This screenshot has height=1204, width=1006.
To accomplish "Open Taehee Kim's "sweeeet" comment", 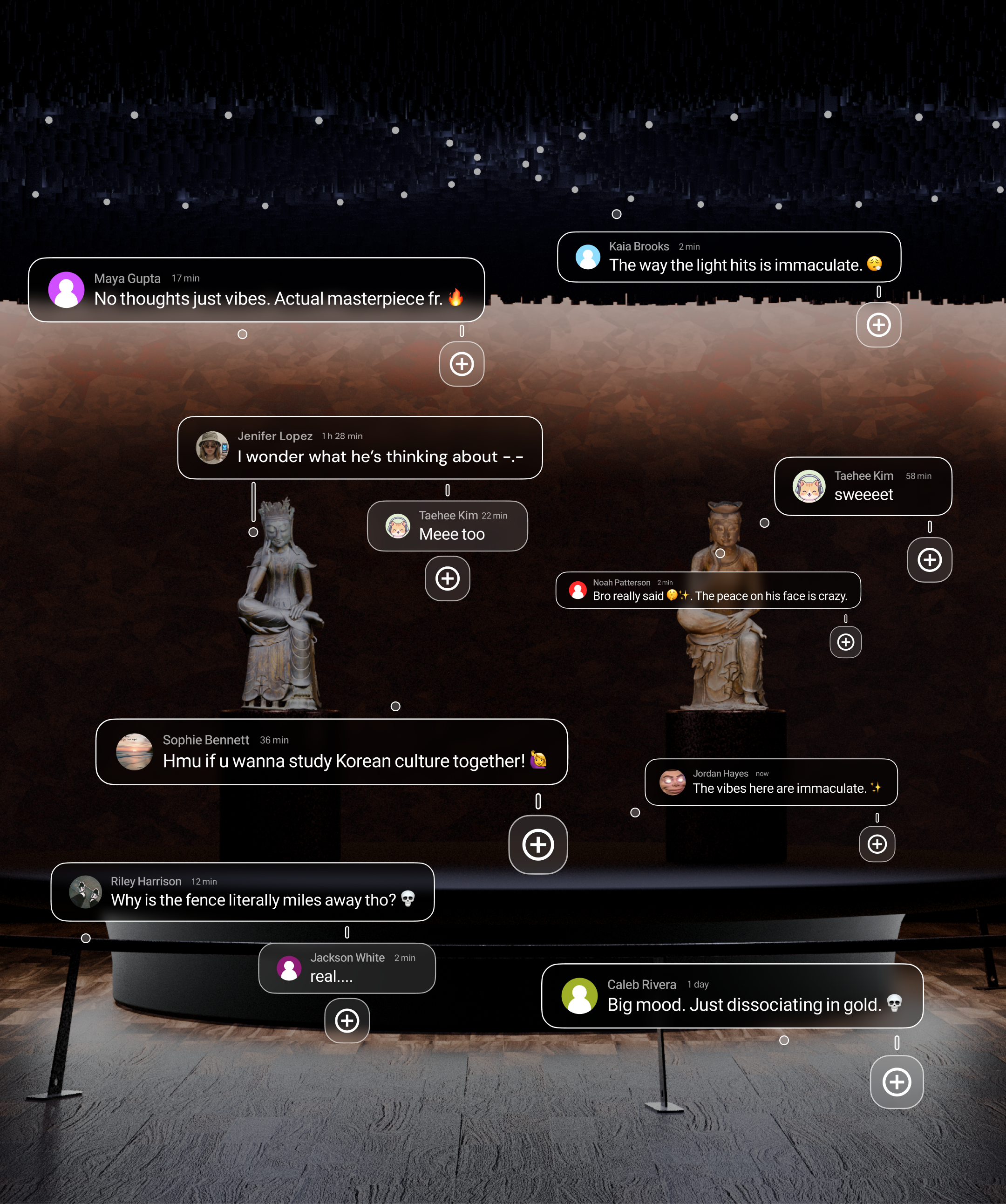I will coord(863,486).
